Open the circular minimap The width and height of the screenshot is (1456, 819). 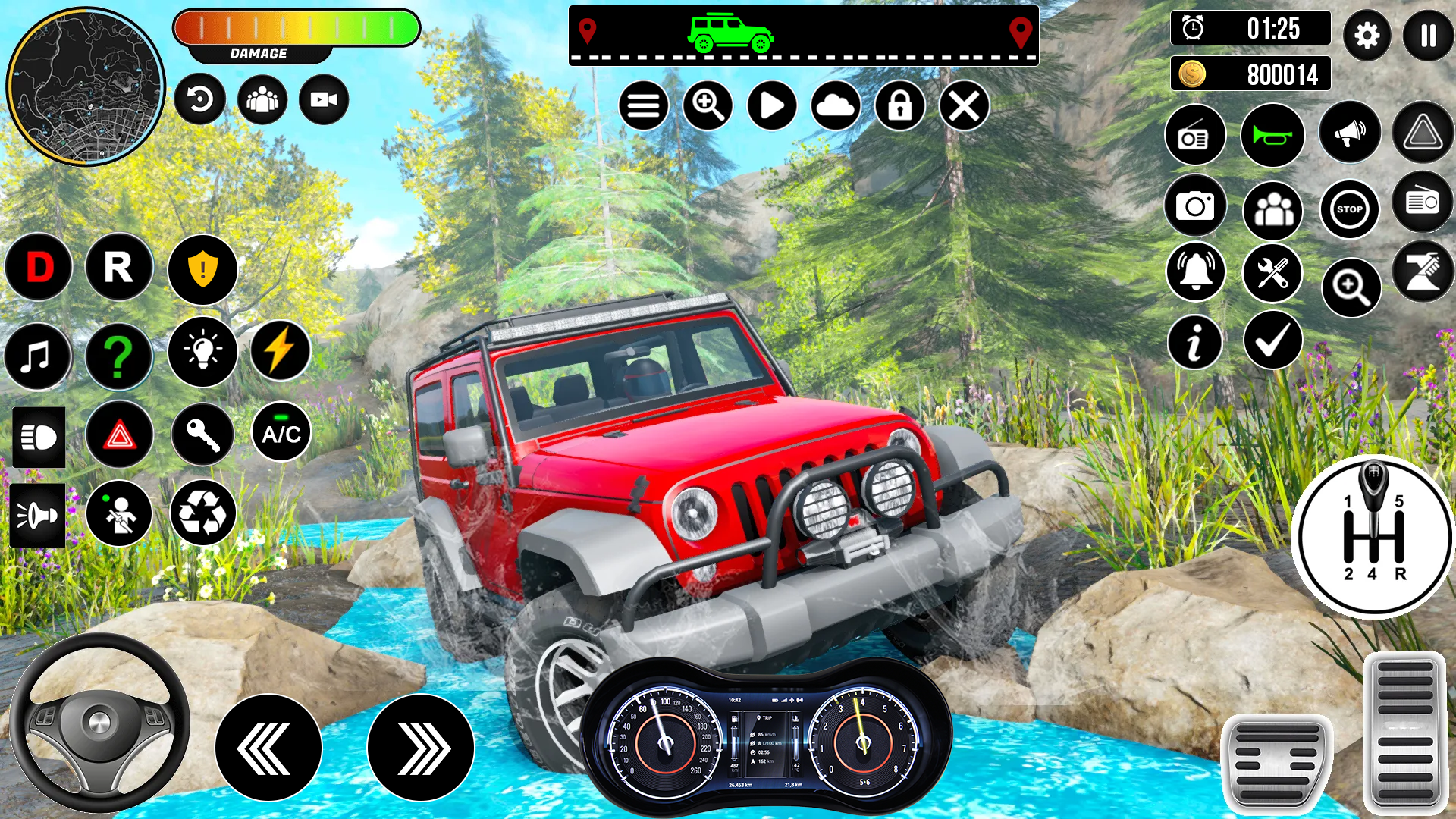[86, 86]
